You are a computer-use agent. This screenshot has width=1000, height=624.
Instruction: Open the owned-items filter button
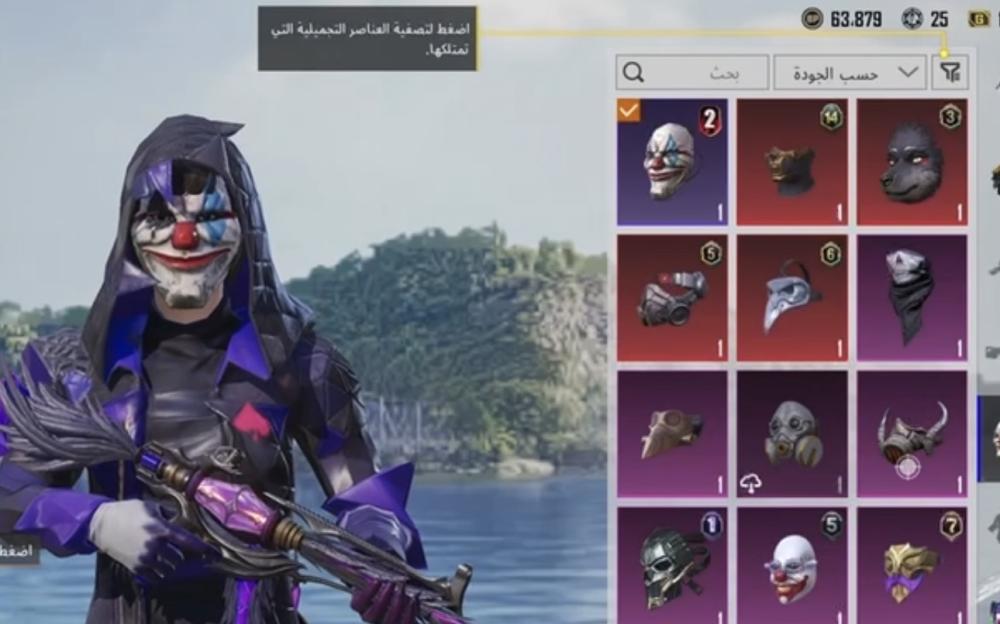[950, 72]
